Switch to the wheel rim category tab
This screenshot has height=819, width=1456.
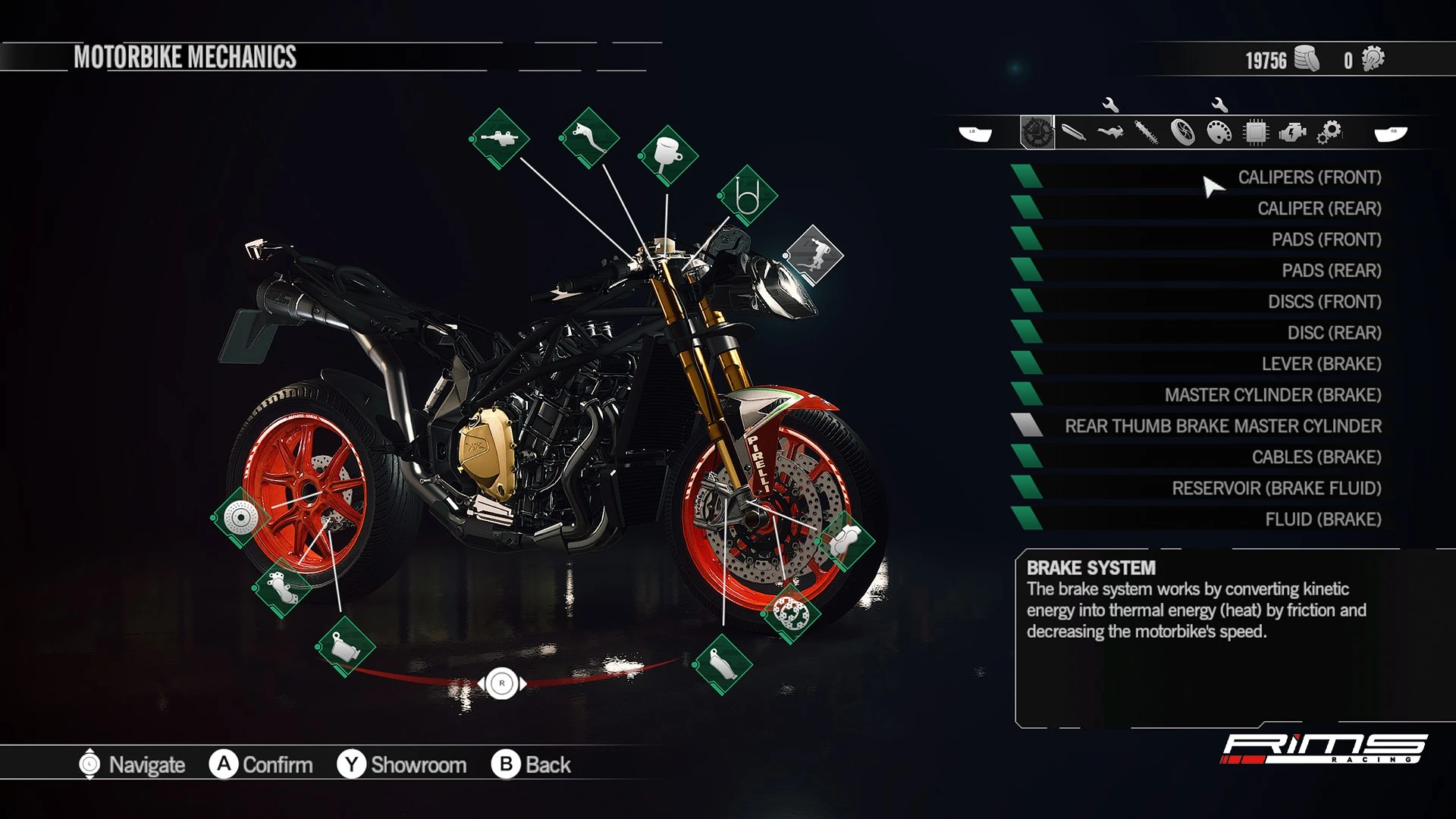click(x=1182, y=133)
